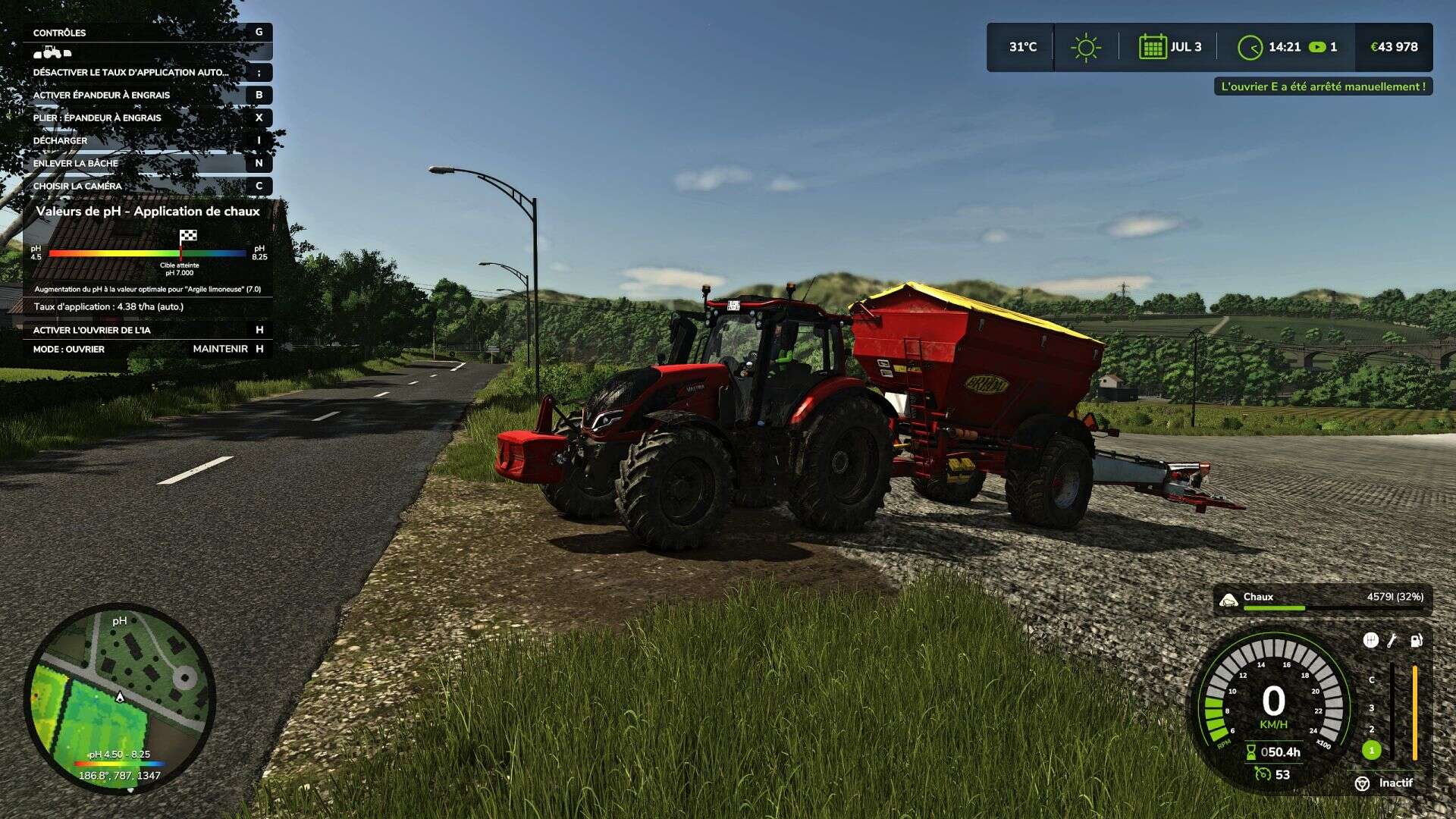Click the steering wheel Inactif icon

1362,783
